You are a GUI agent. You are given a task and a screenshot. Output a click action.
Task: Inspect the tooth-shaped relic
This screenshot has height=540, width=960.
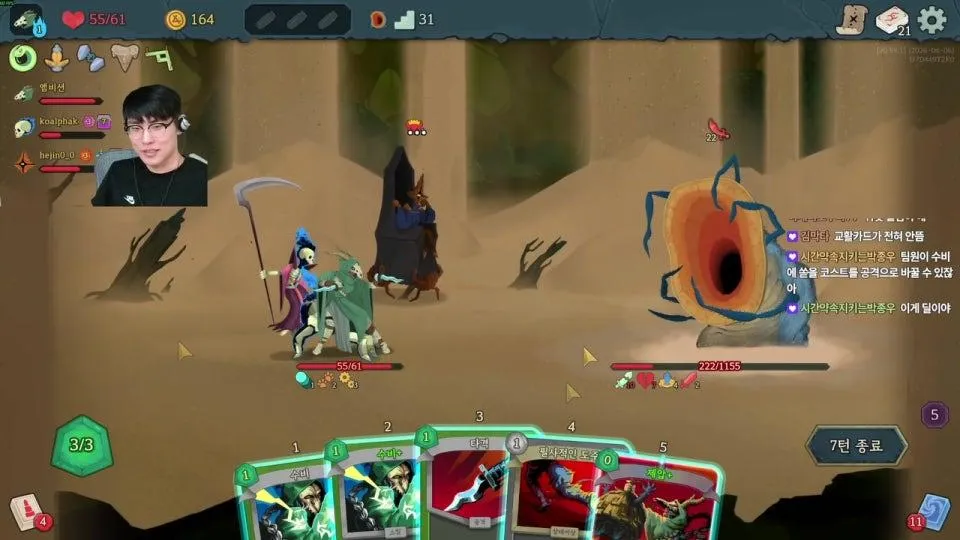[x=124, y=58]
